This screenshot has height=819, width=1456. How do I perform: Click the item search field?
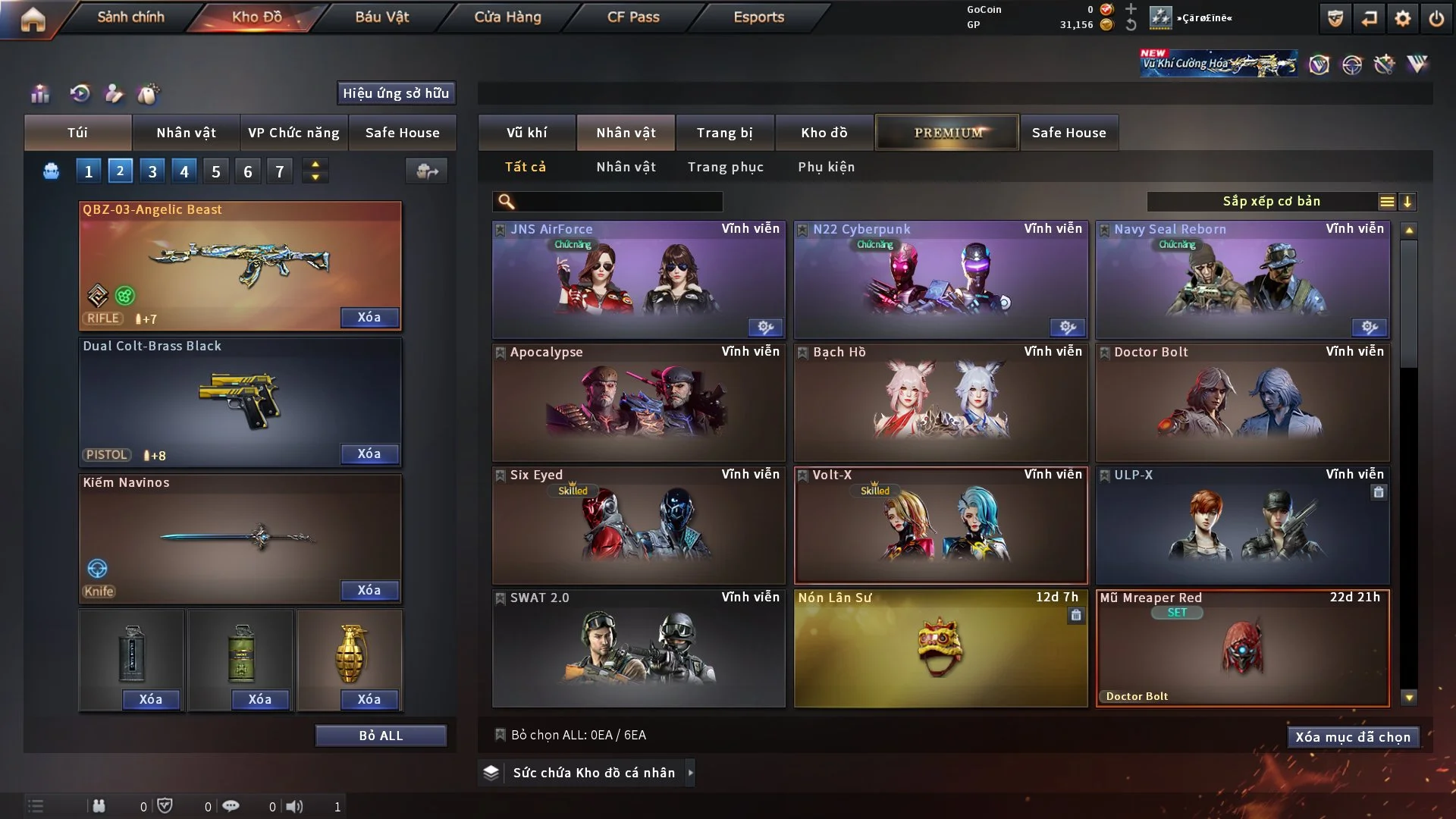(x=618, y=202)
